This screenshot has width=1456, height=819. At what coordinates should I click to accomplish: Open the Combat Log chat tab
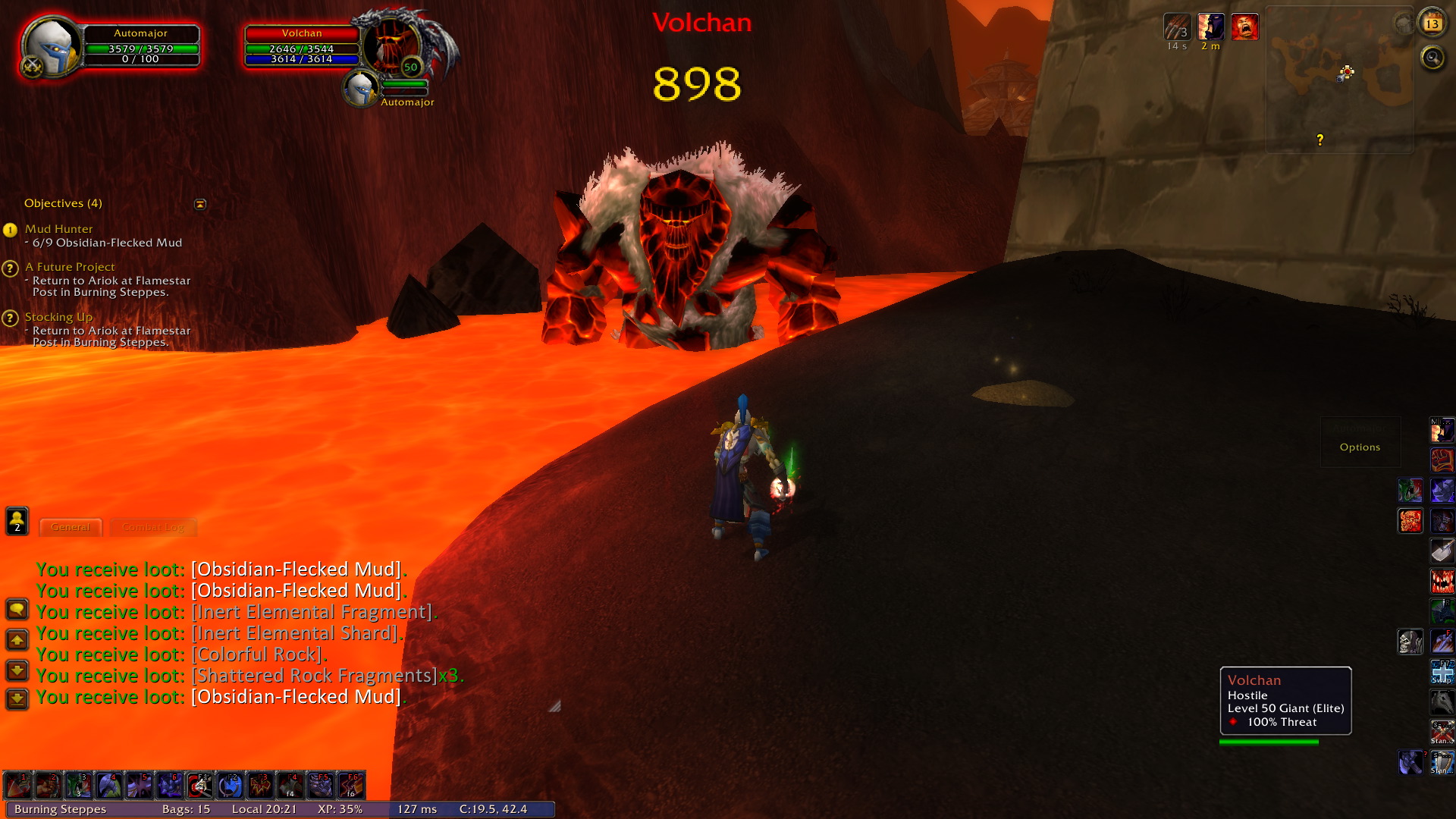click(152, 527)
